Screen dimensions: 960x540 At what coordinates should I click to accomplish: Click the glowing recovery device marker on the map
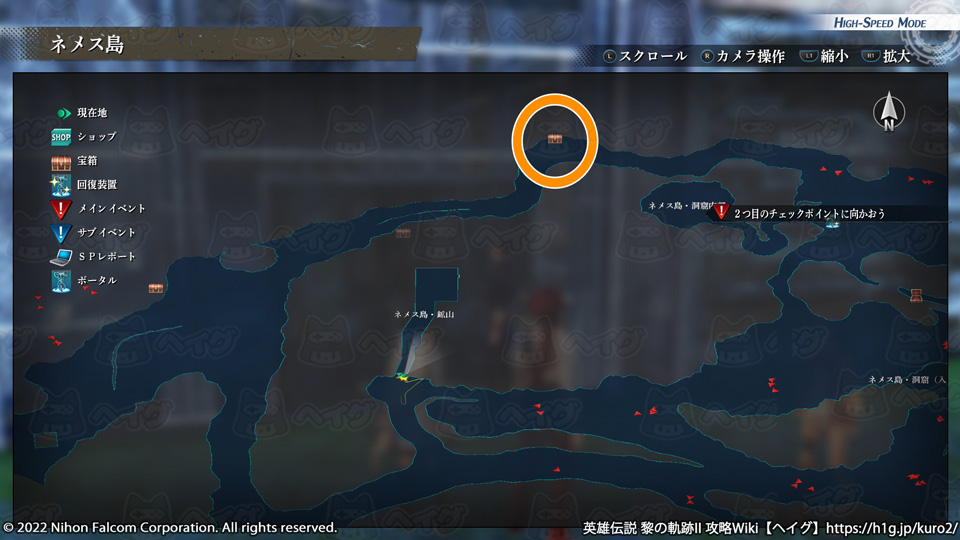point(832,224)
